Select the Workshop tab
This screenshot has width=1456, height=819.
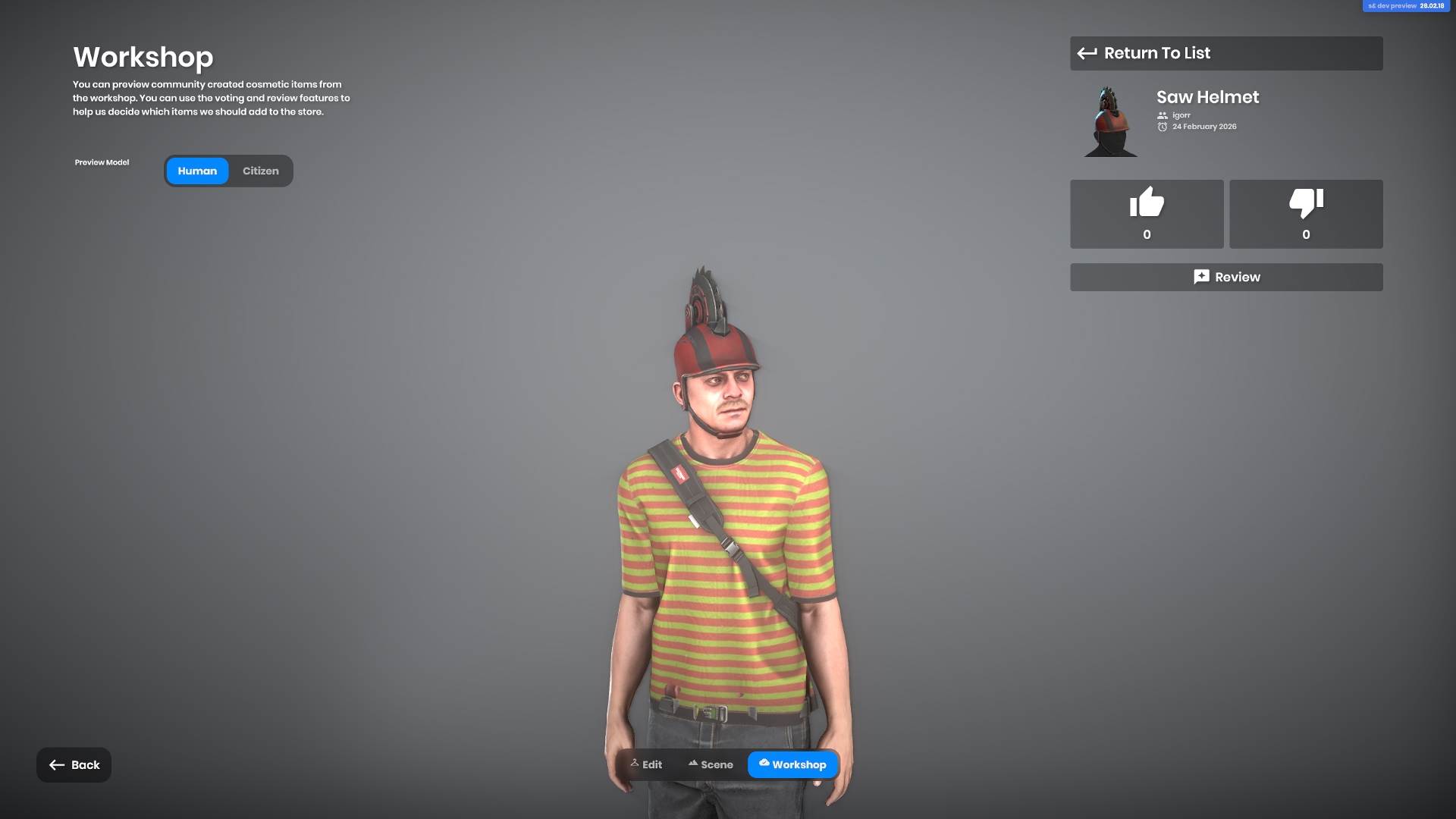tap(792, 764)
